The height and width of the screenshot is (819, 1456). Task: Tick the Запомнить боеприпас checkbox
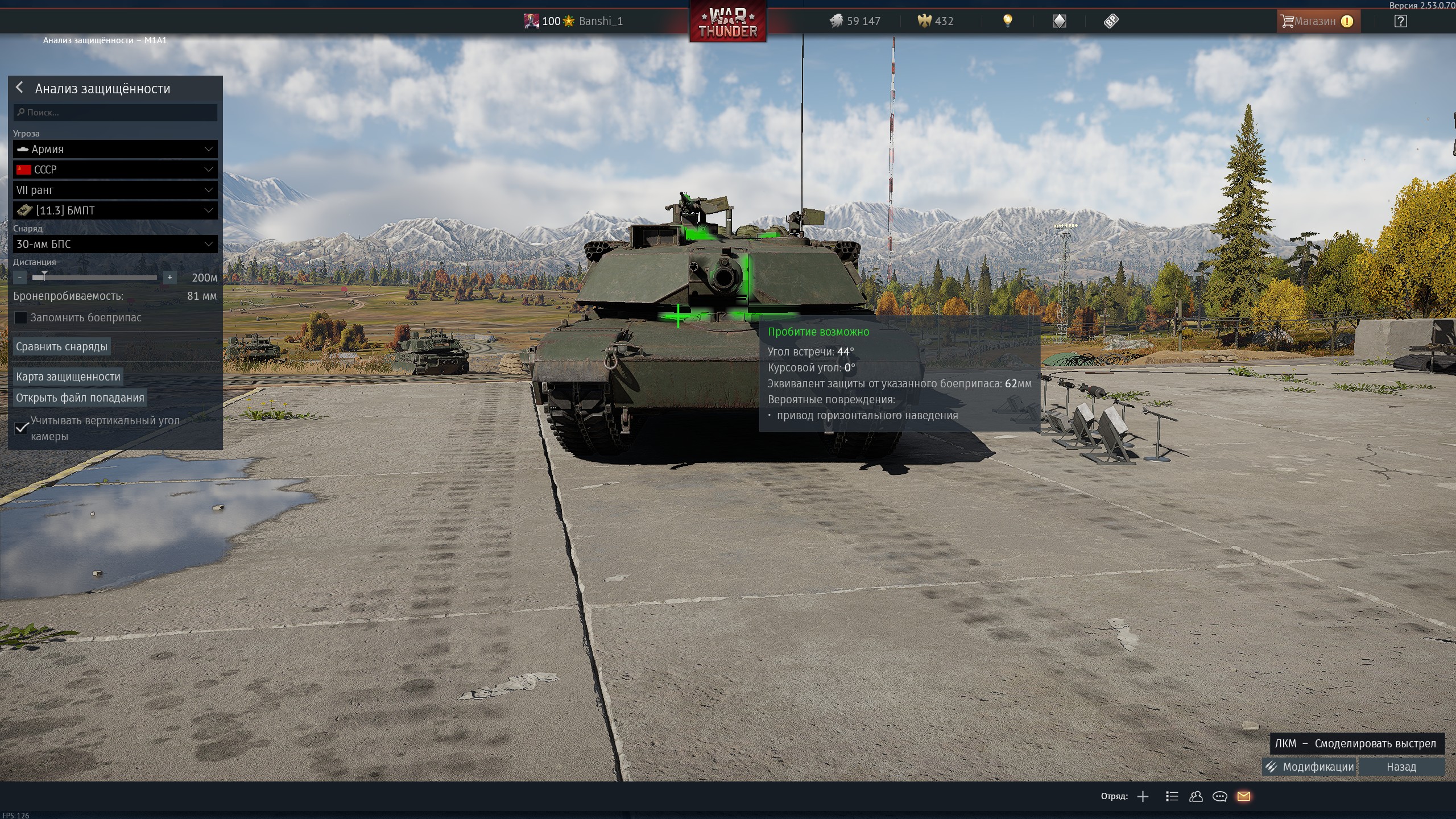click(x=20, y=317)
